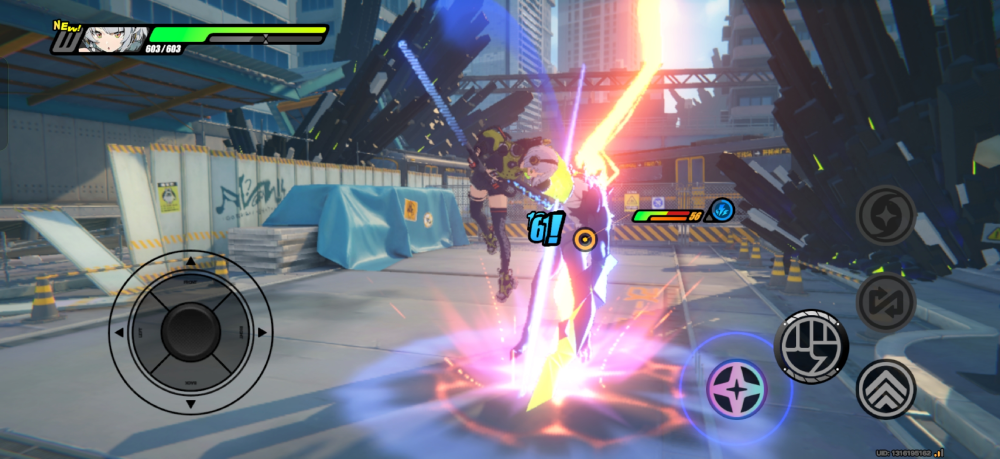
Task: Switch character with the swap arrows button
Action: coord(886,301)
